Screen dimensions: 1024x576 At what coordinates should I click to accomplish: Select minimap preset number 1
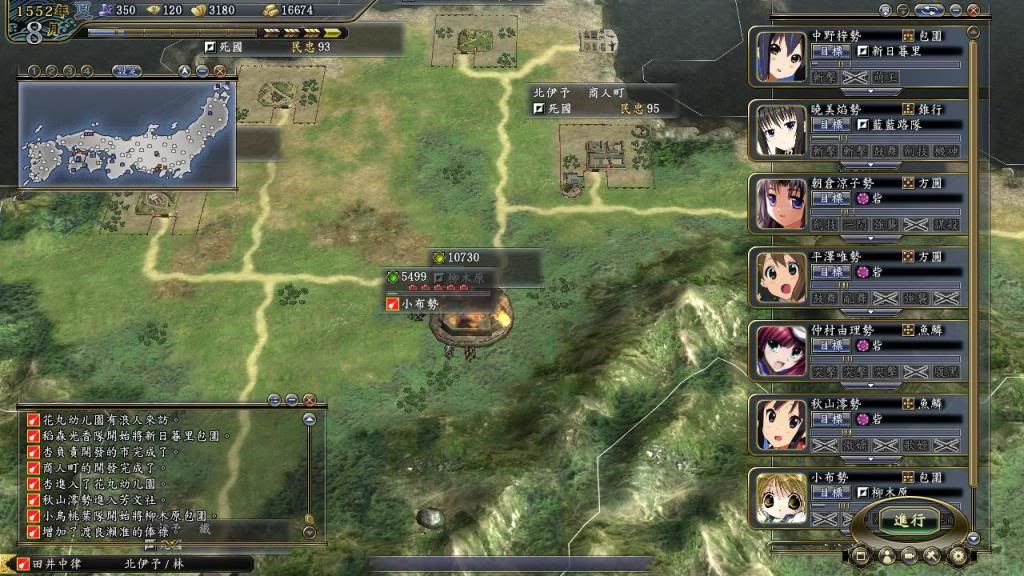[x=32, y=71]
